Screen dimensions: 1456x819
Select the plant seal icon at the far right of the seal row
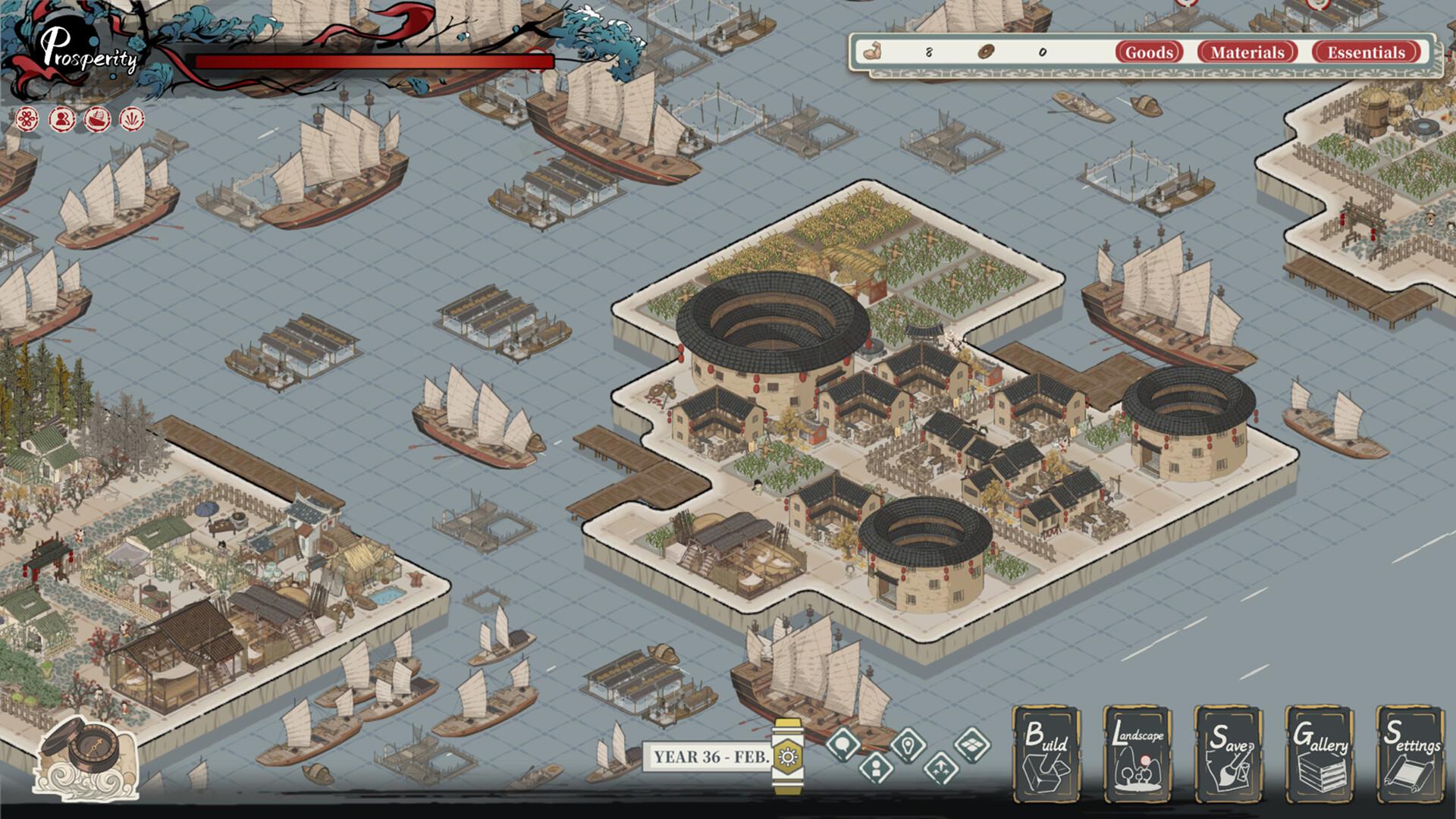(130, 118)
